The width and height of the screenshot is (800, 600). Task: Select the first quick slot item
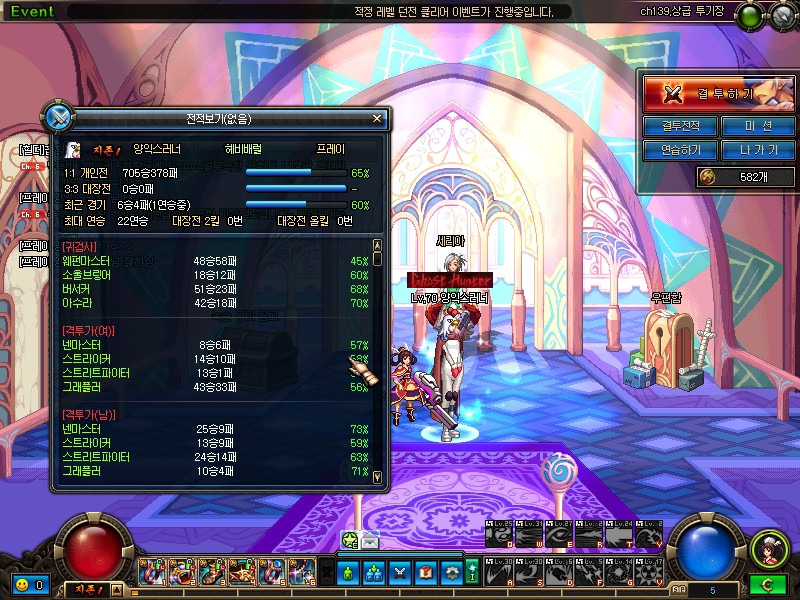(x=152, y=572)
